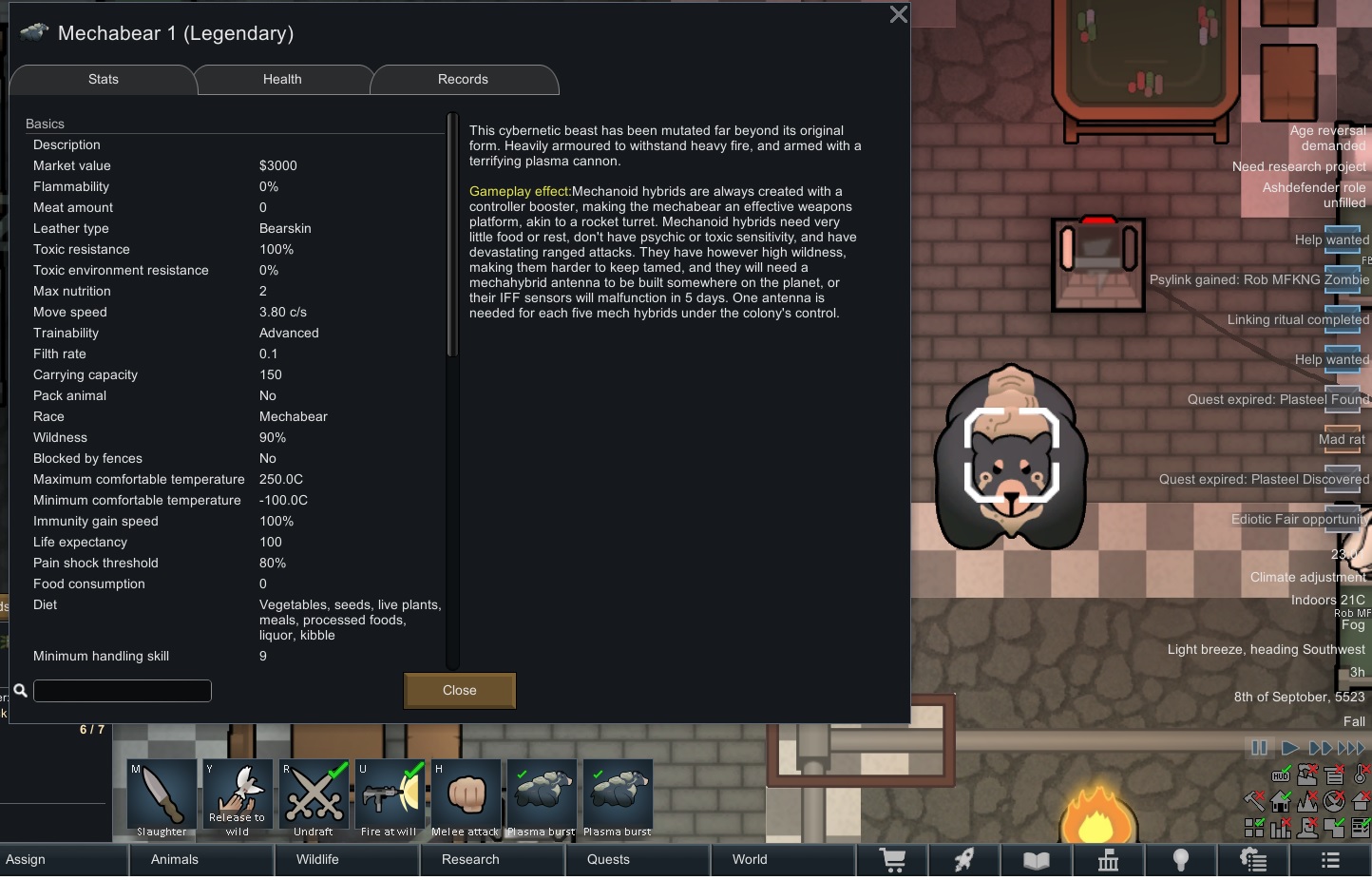Enable the temperature overlay

(1361, 775)
